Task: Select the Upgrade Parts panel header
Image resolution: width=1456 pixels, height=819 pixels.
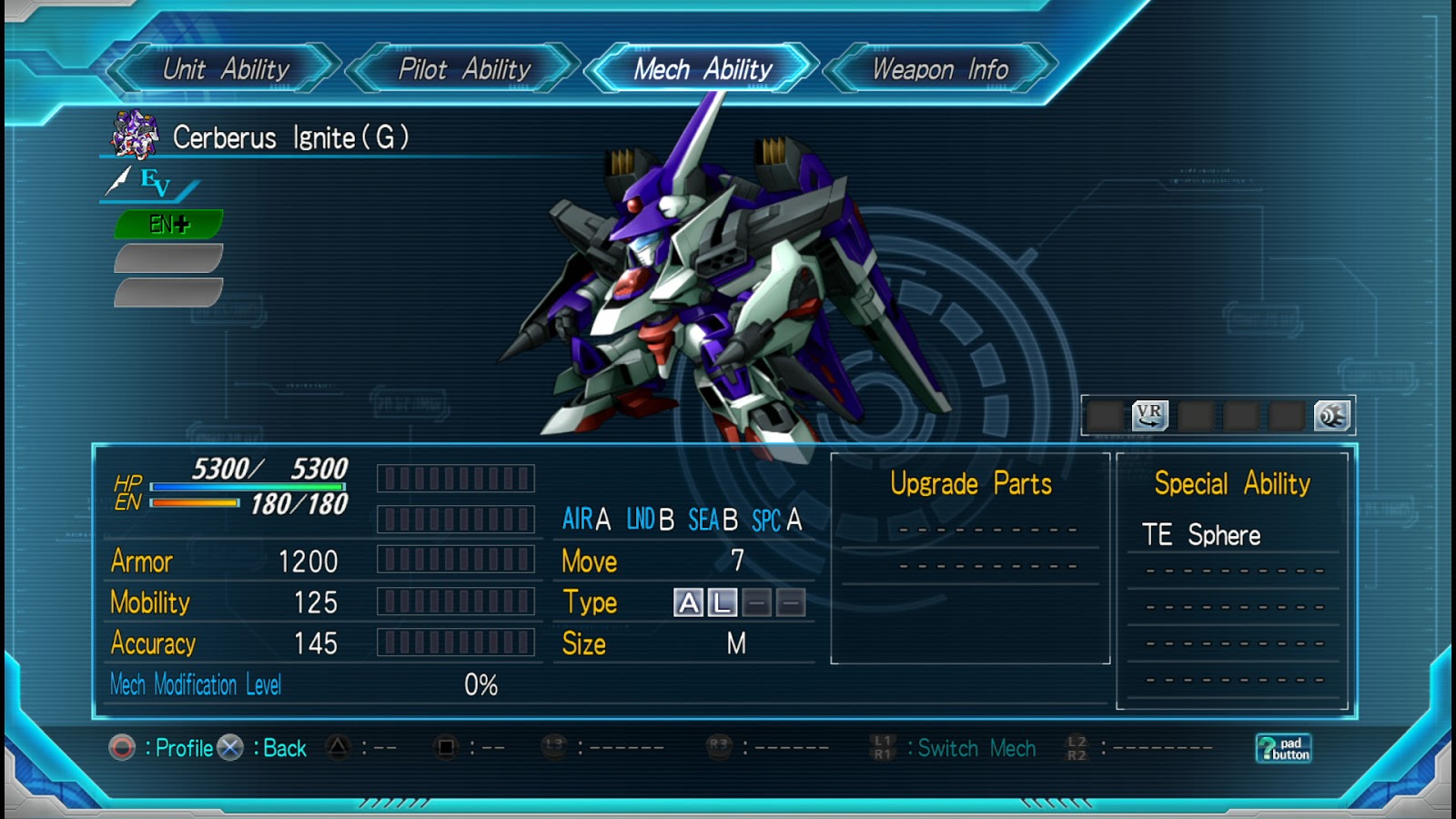Action: [x=970, y=483]
